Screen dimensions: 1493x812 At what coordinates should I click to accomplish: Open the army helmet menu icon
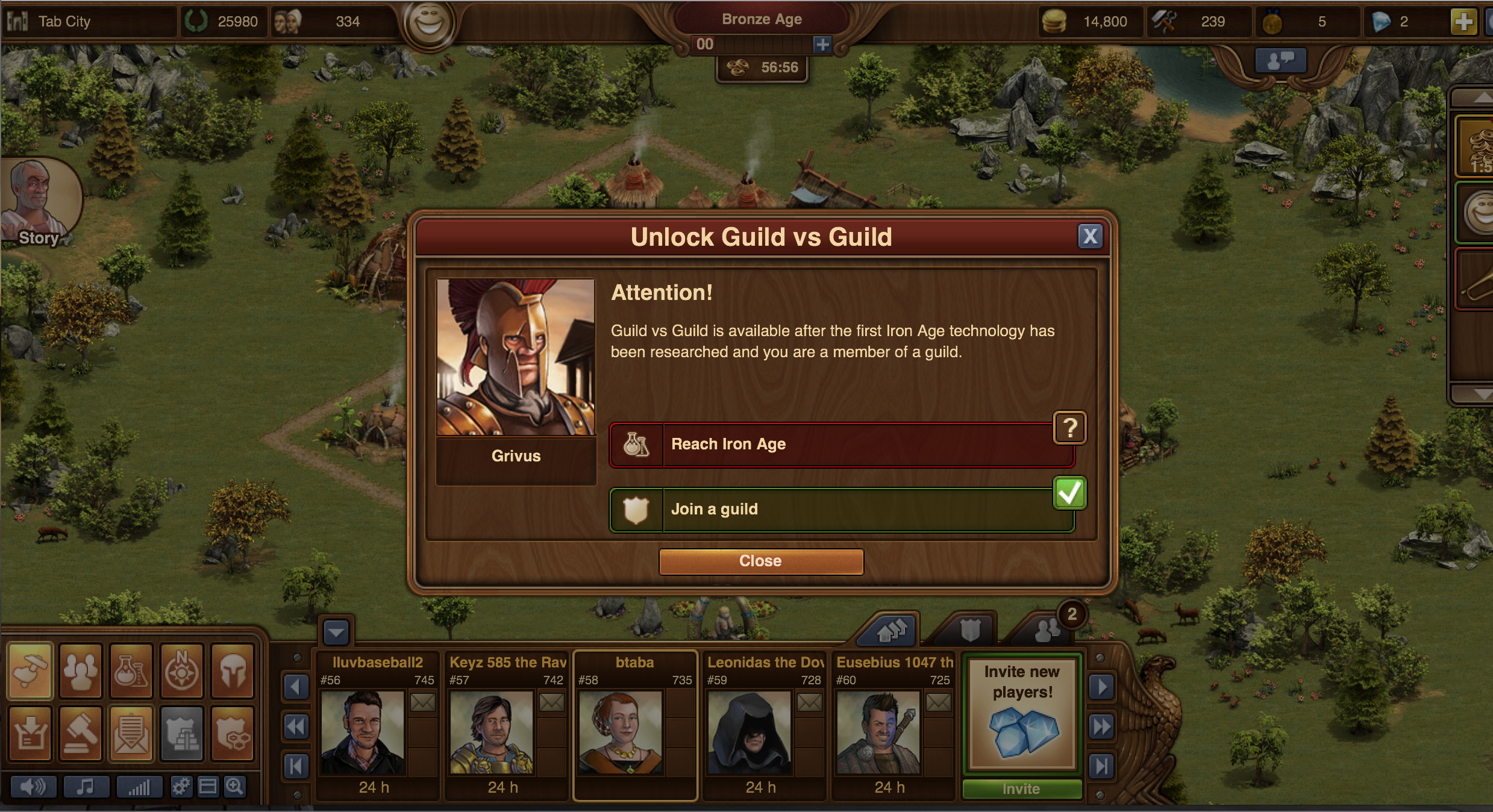pyautogui.click(x=233, y=671)
